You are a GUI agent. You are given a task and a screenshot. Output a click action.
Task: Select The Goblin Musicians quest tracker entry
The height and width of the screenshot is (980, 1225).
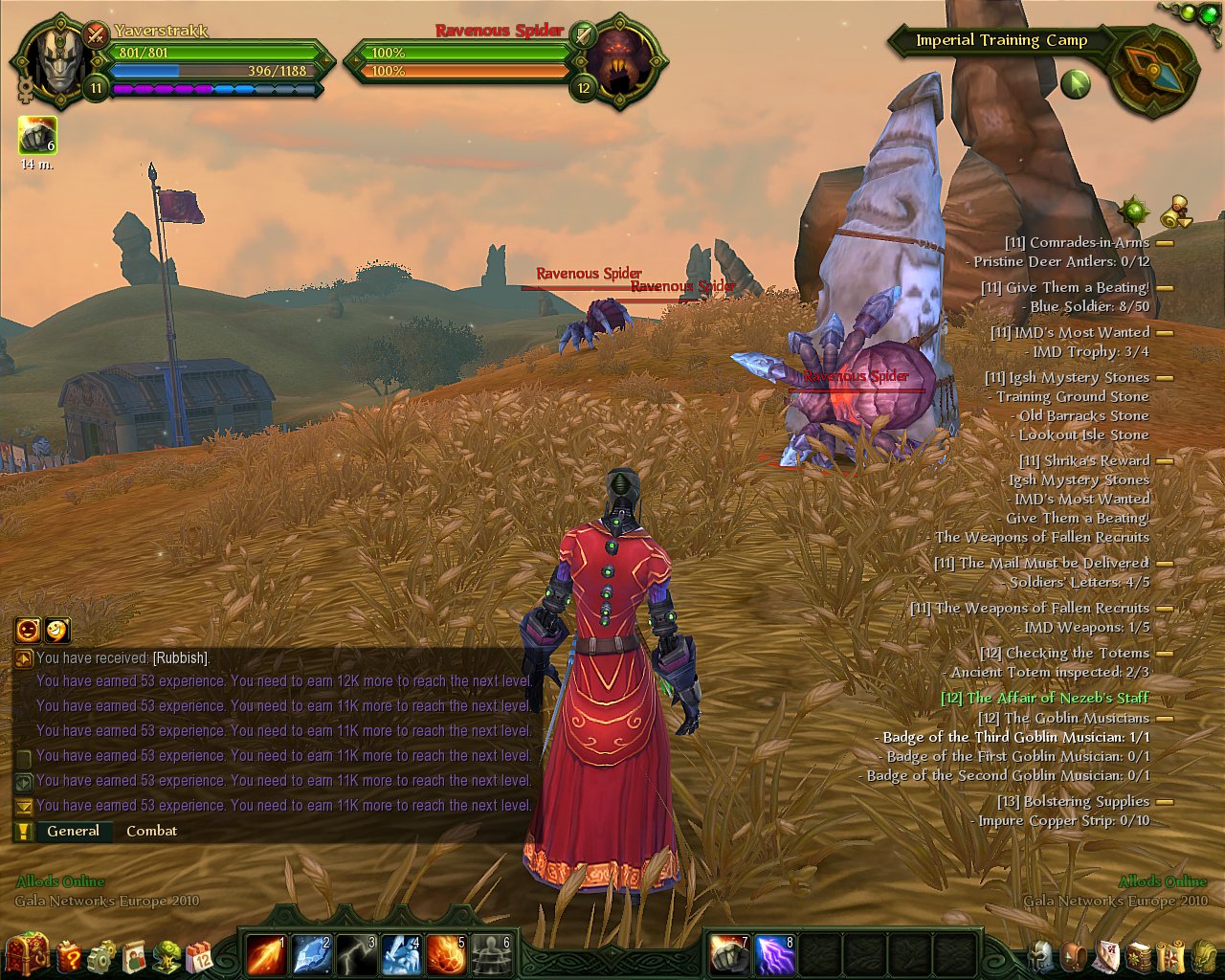[1062, 718]
